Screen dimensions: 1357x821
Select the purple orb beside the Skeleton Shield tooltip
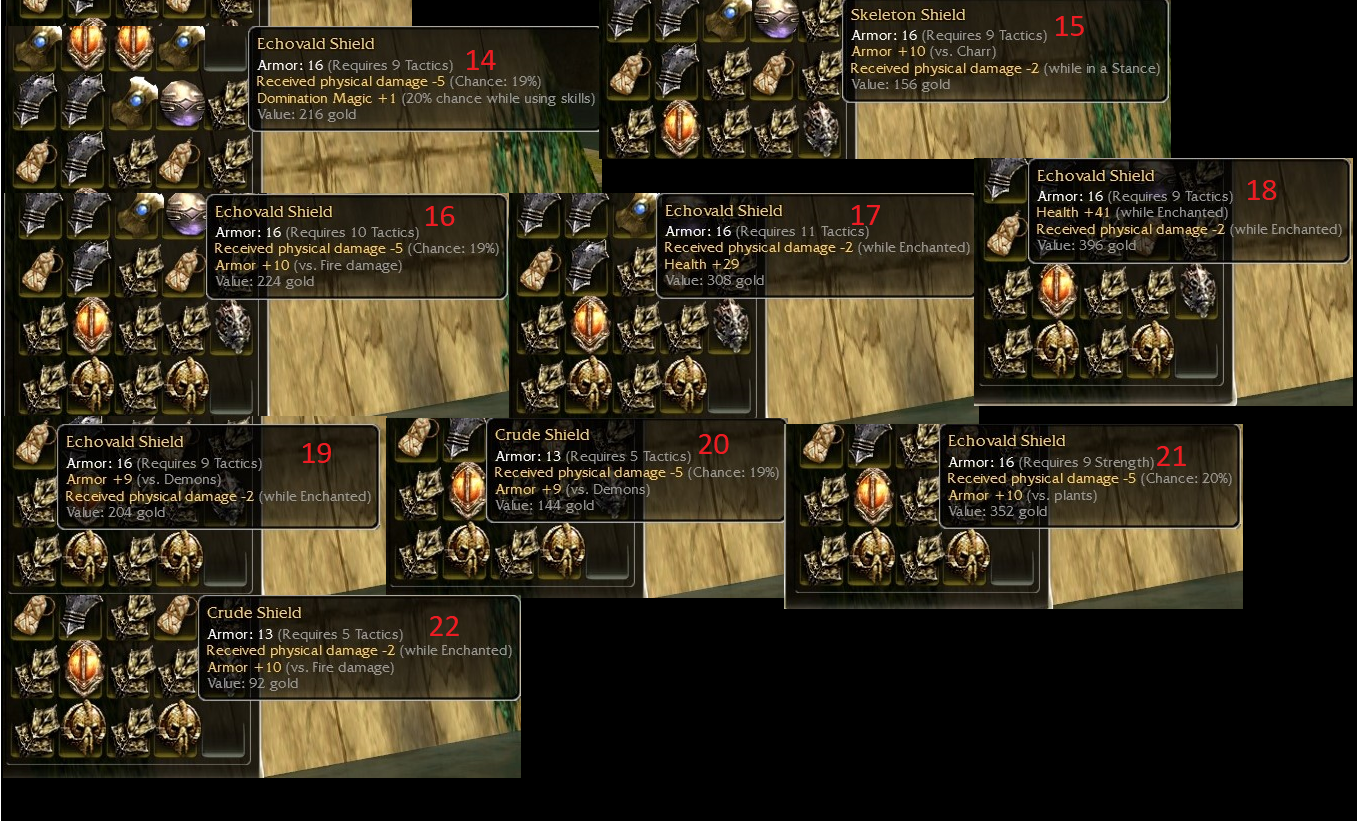pyautogui.click(x=775, y=20)
